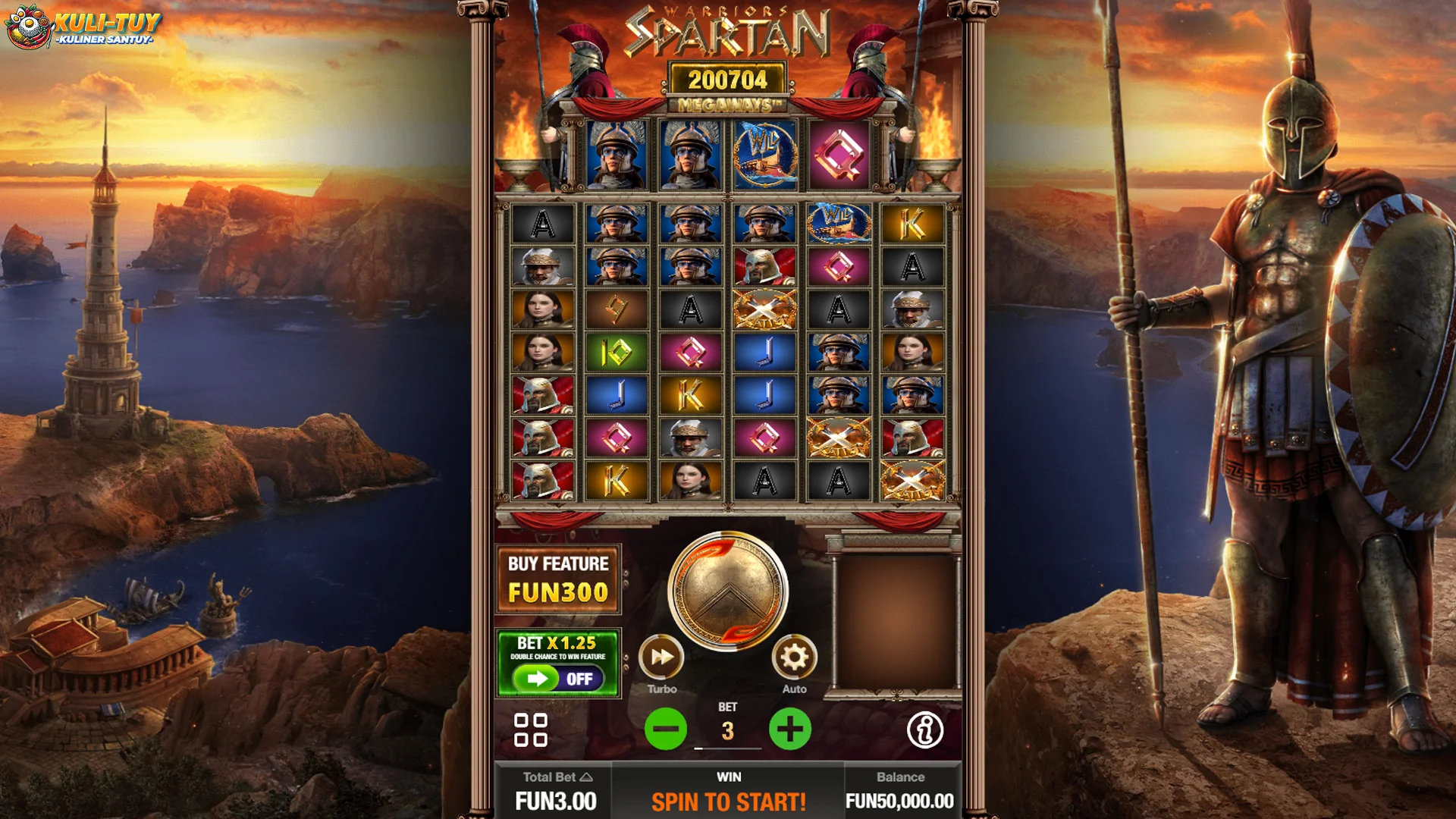Open the bet amount selector showing 3

click(727, 730)
